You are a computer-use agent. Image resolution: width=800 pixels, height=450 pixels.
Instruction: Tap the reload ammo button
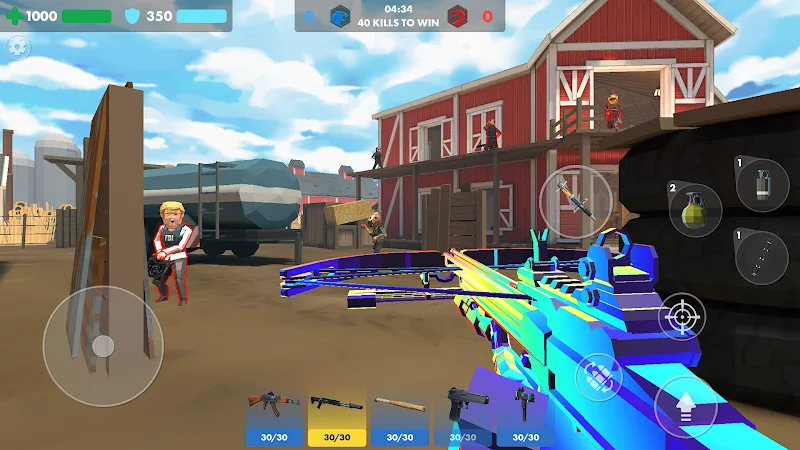(599, 377)
